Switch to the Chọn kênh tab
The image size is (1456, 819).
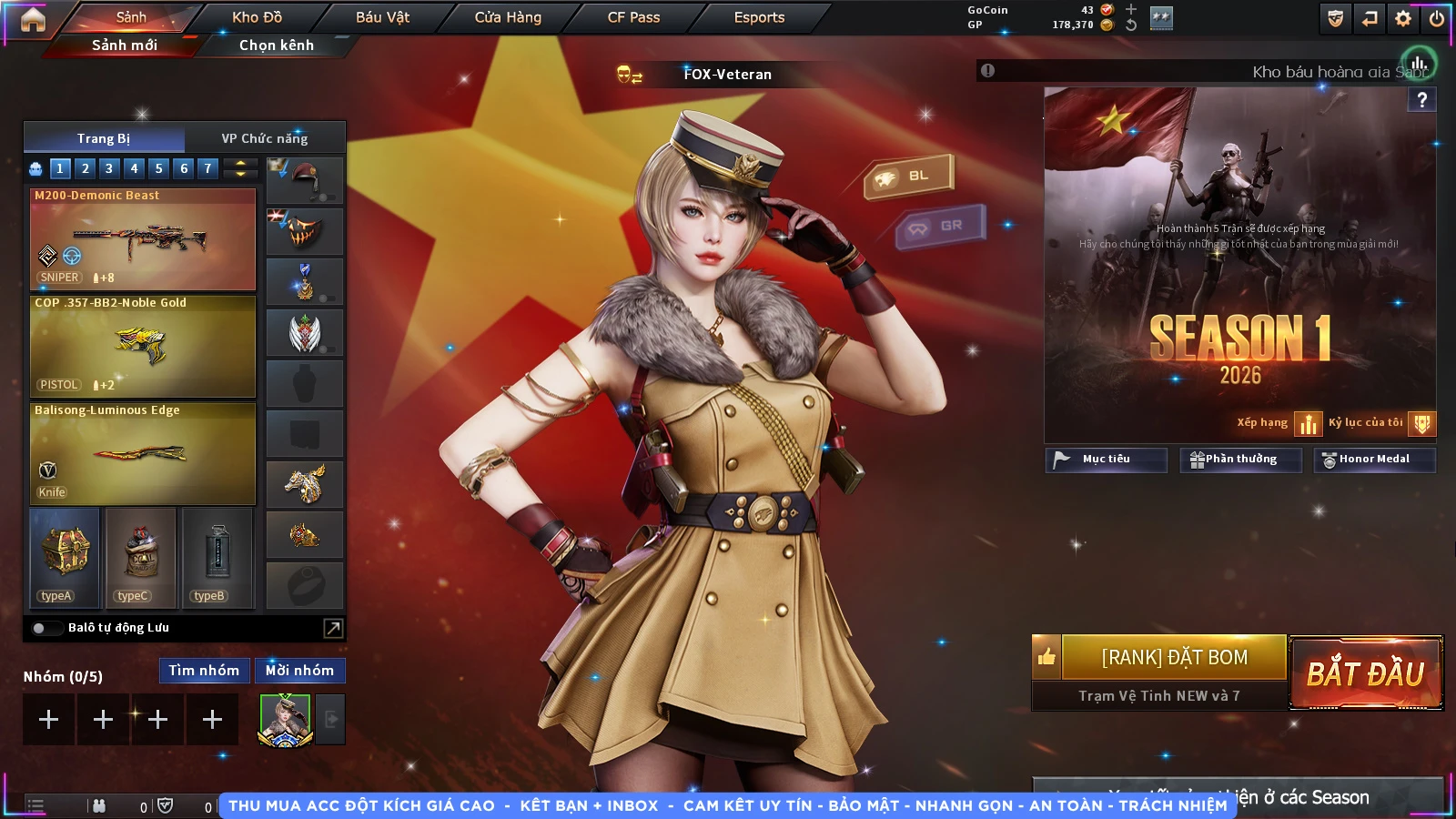click(276, 45)
